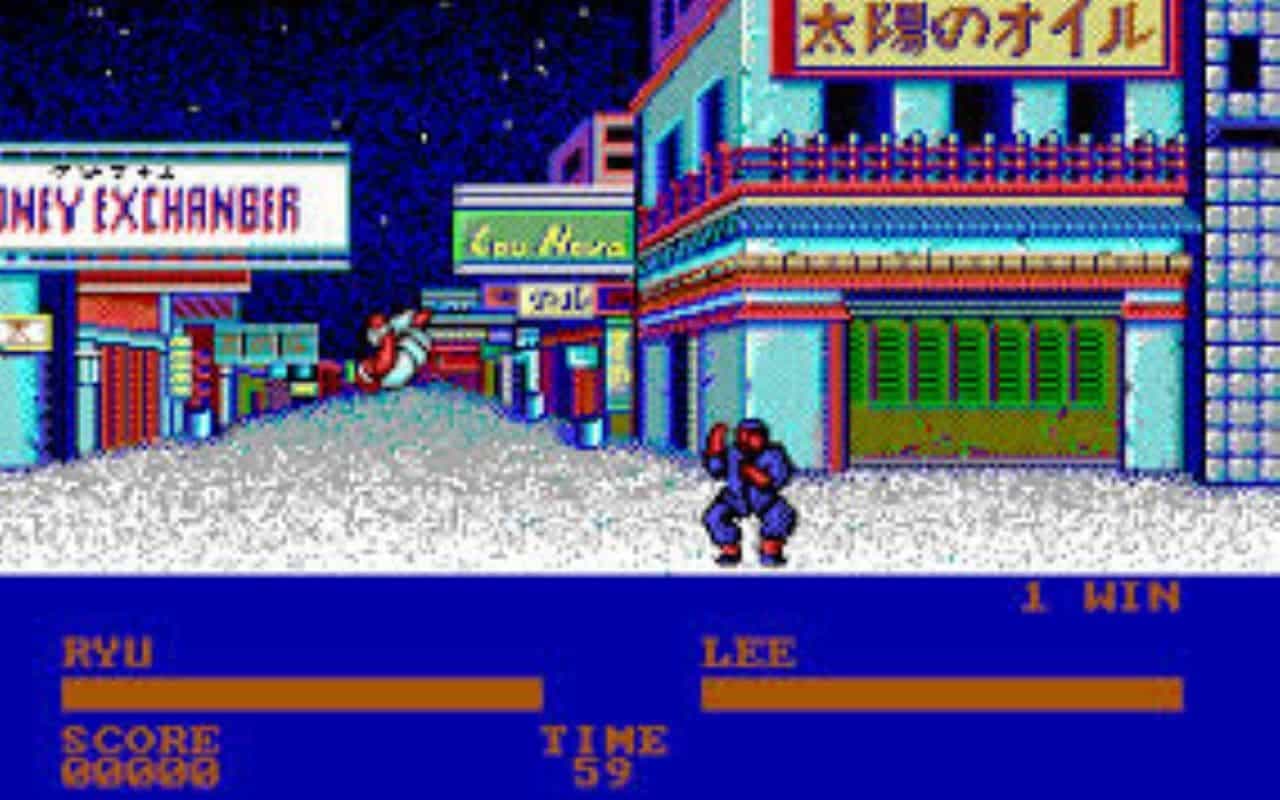Screen dimensions: 1280x800
Task: Click the Ryu character mid-jump
Action: (395, 350)
